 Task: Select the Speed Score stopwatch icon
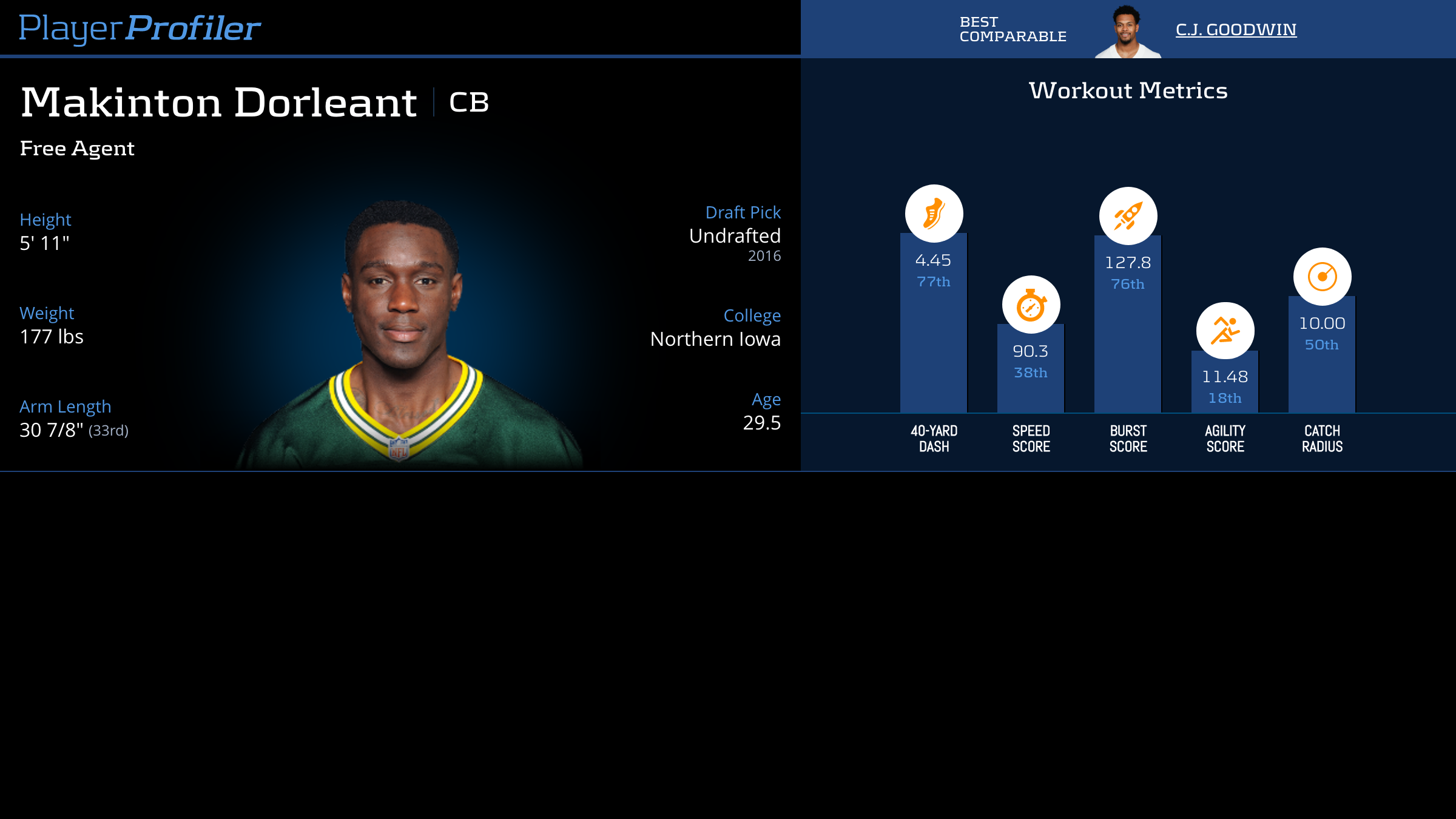pyautogui.click(x=1031, y=305)
